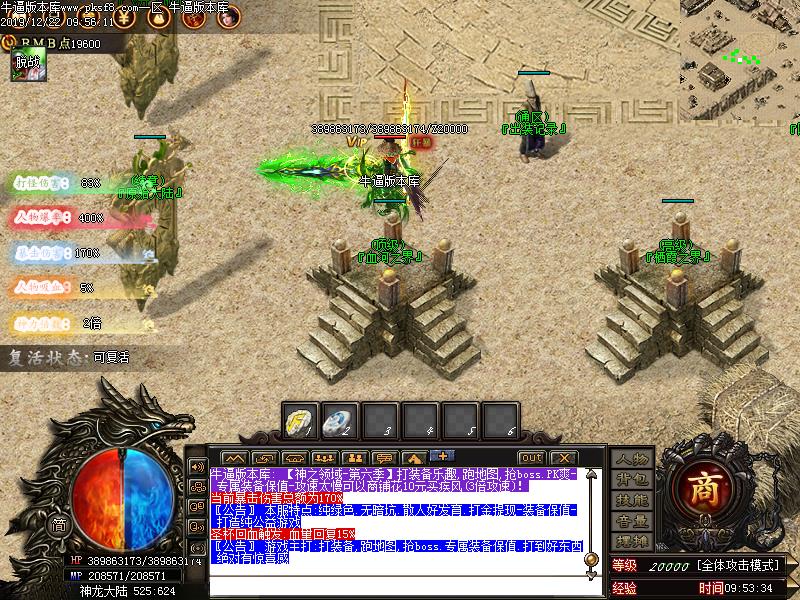
Task: Toggle the 简 button on the dragon orb
Action: pos(59,525)
